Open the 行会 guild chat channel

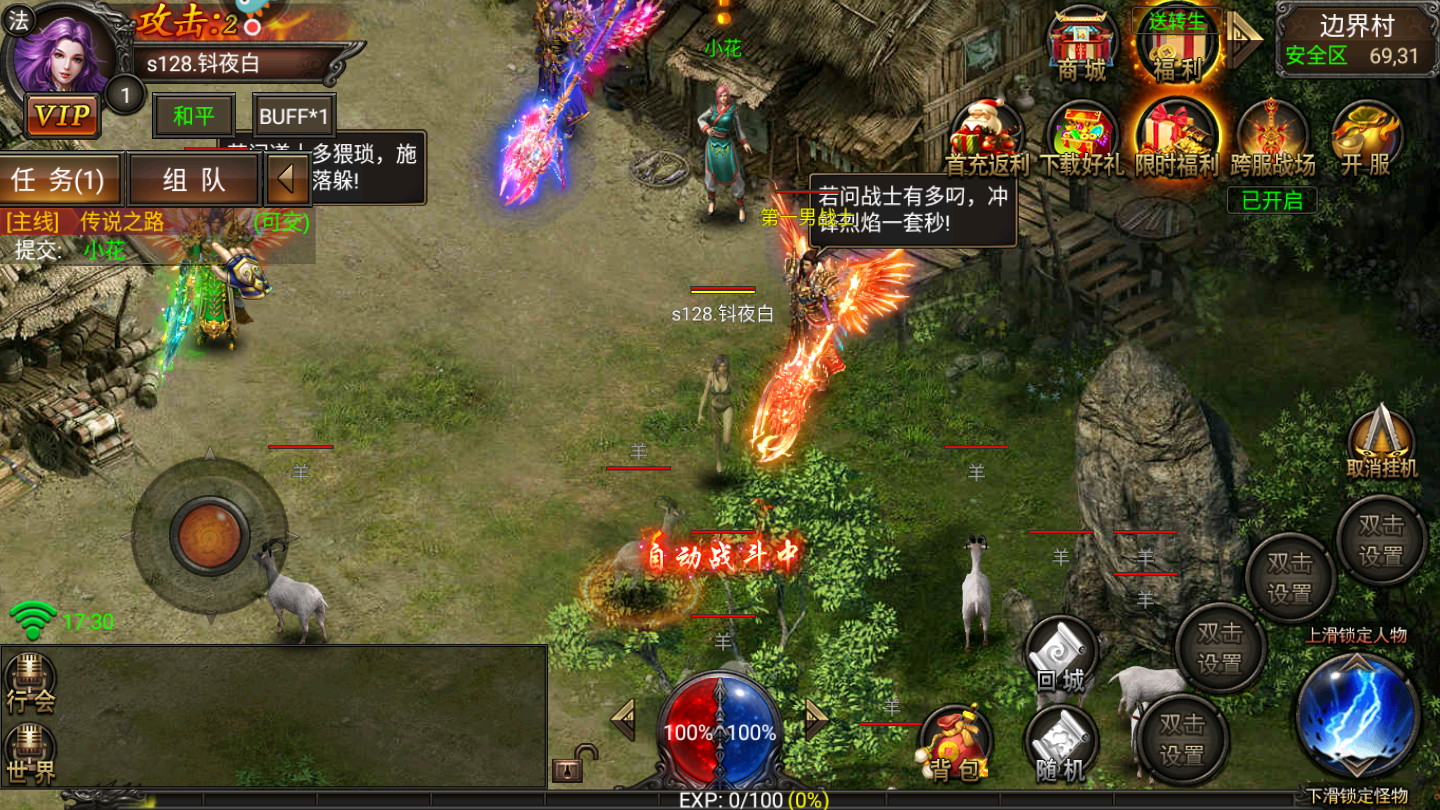[x=30, y=684]
